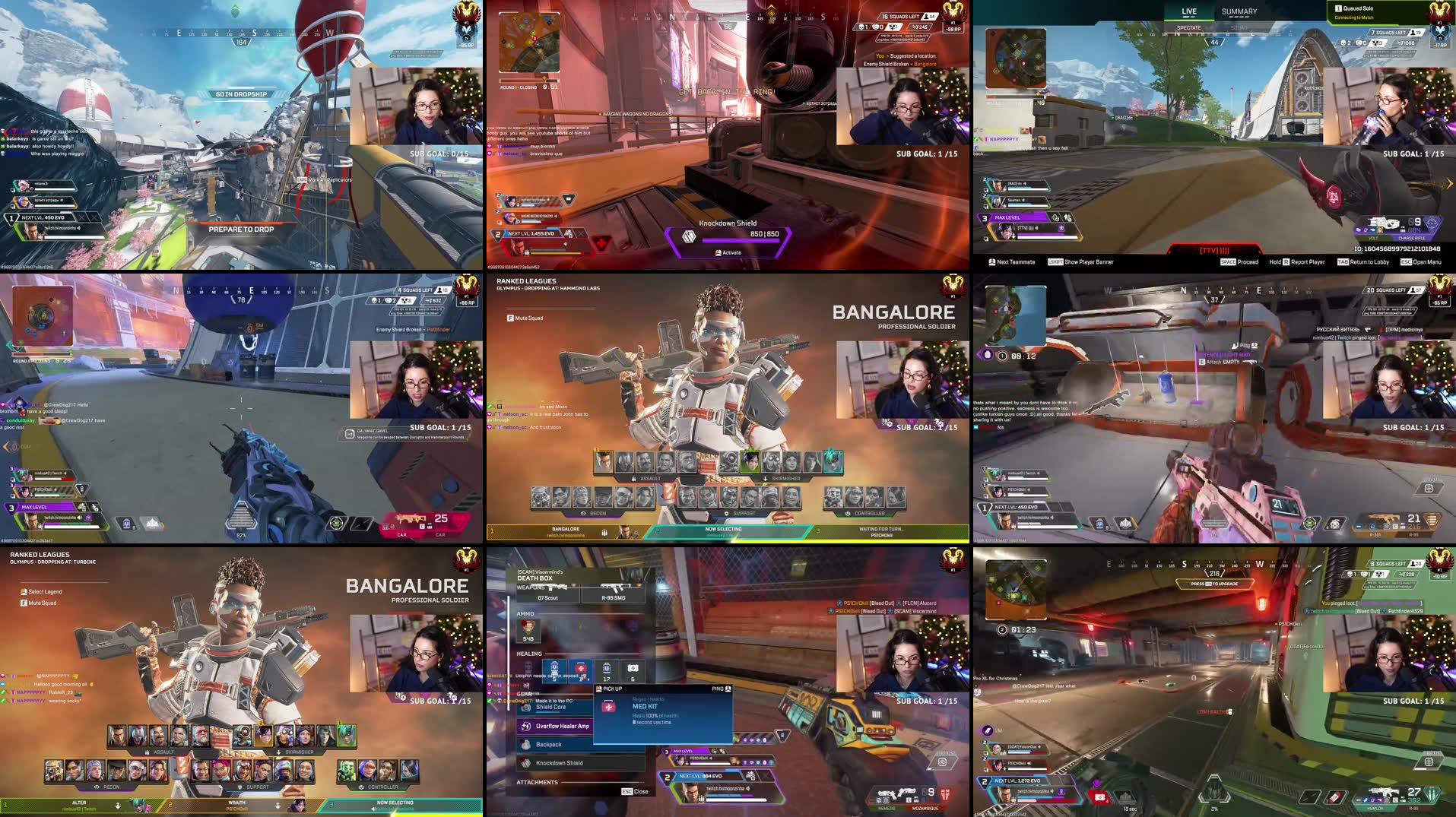Click the Overflow Healer Amp gear icon

[525, 727]
